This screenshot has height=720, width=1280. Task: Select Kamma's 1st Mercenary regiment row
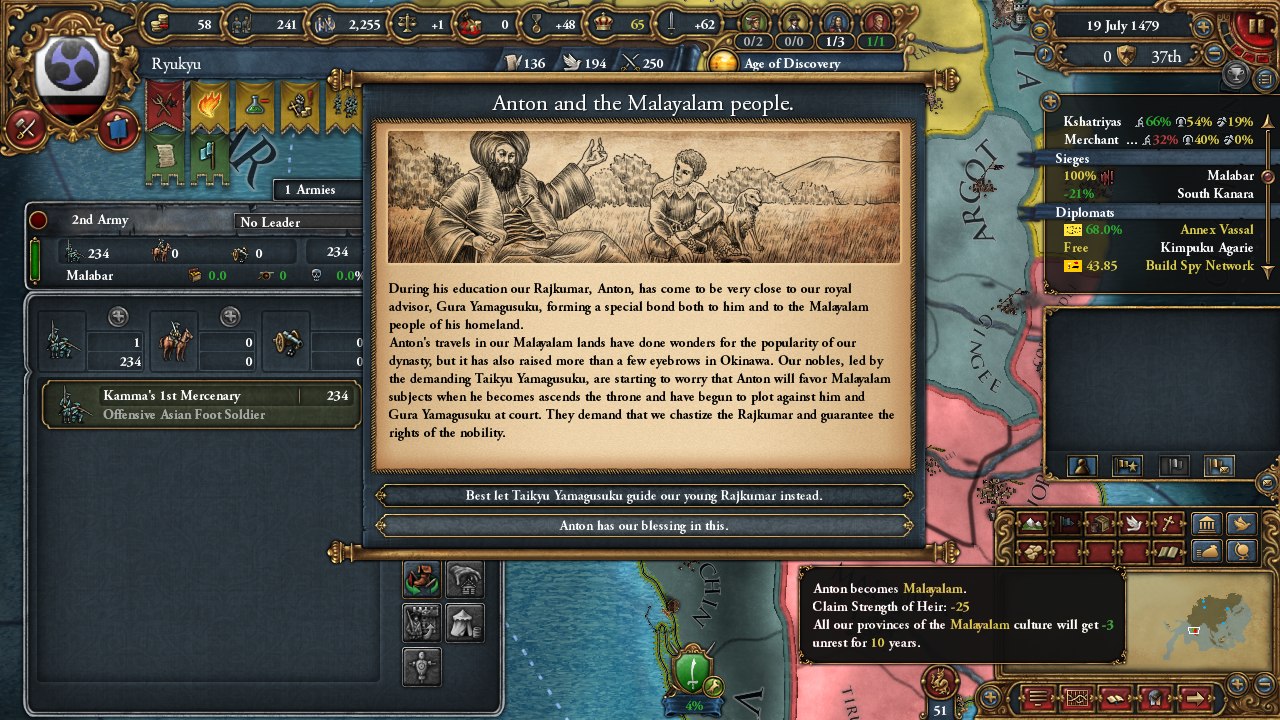coord(200,404)
